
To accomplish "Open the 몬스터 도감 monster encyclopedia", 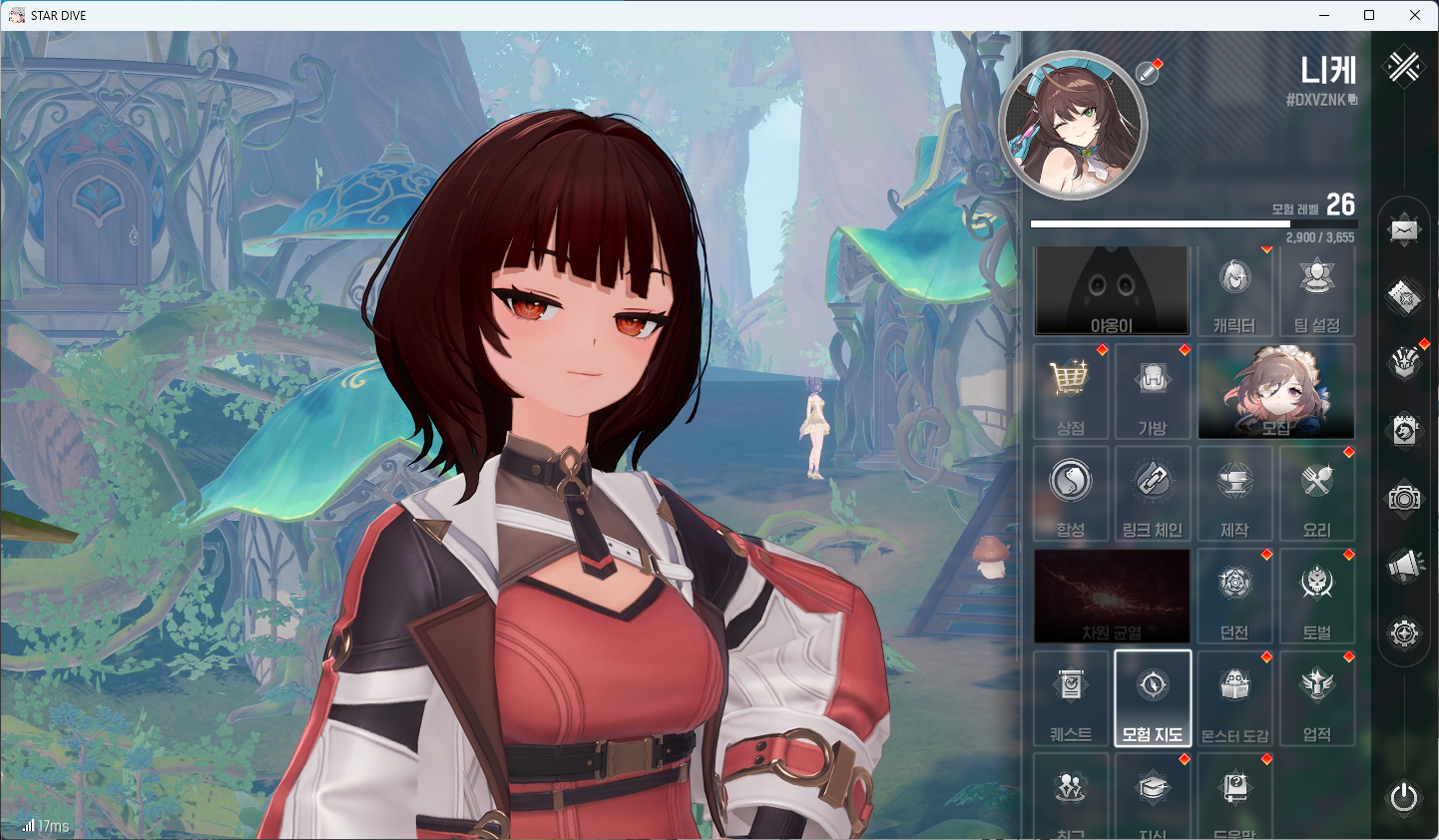I will [1234, 698].
